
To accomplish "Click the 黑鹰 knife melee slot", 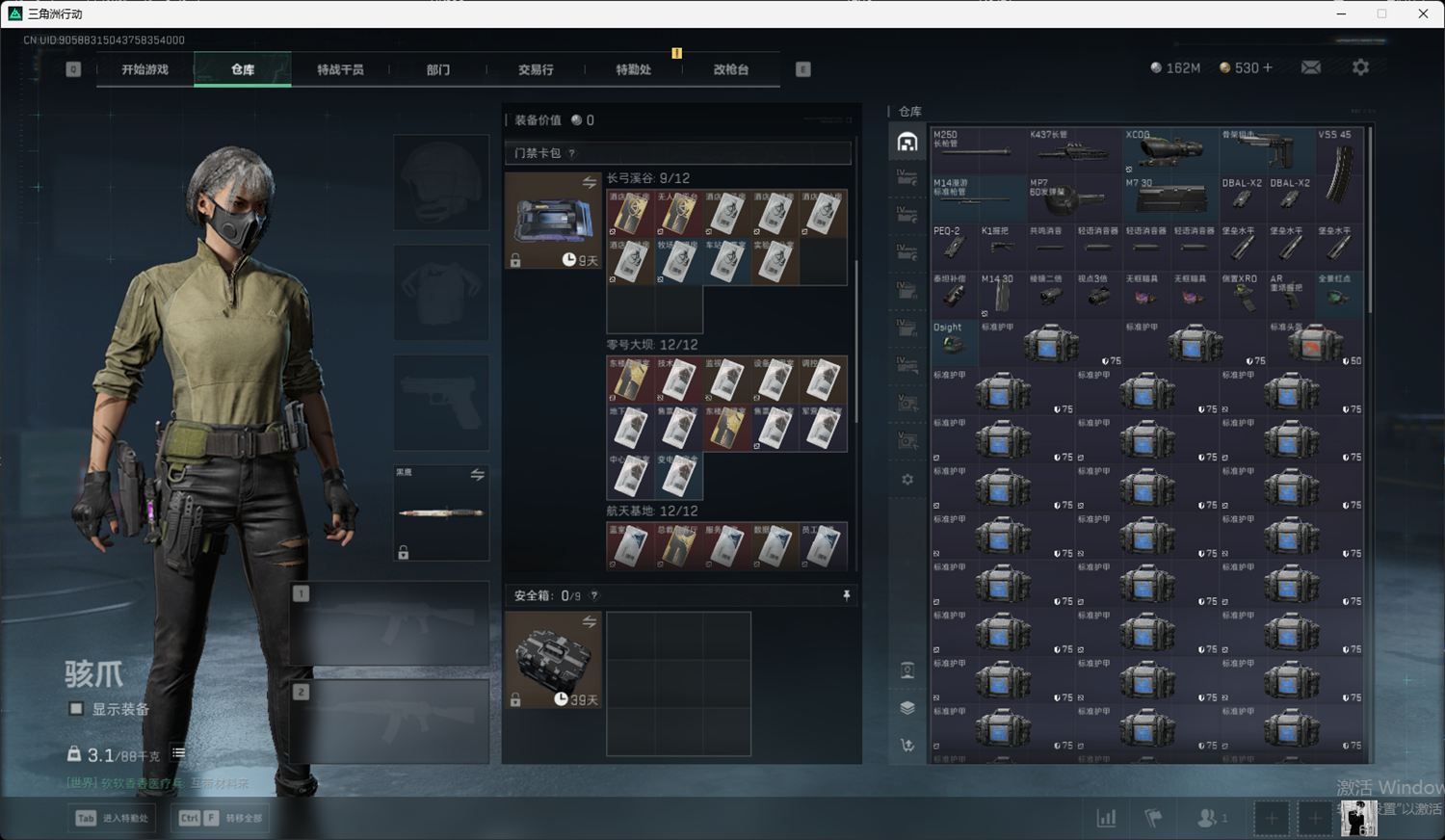I will click(441, 512).
